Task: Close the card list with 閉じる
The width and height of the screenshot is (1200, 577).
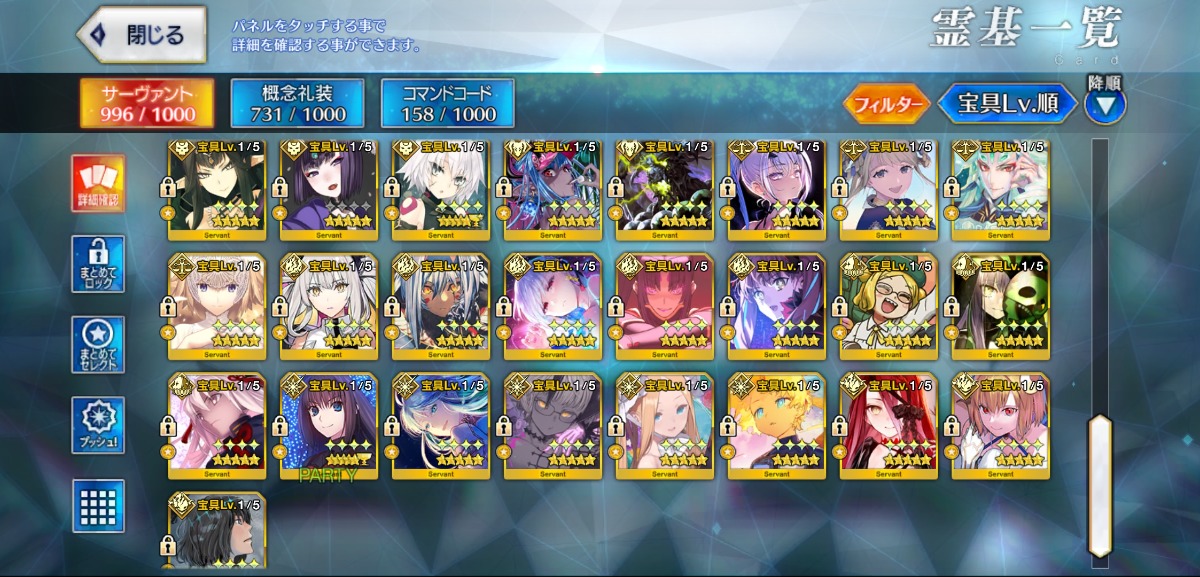Action: (x=141, y=36)
